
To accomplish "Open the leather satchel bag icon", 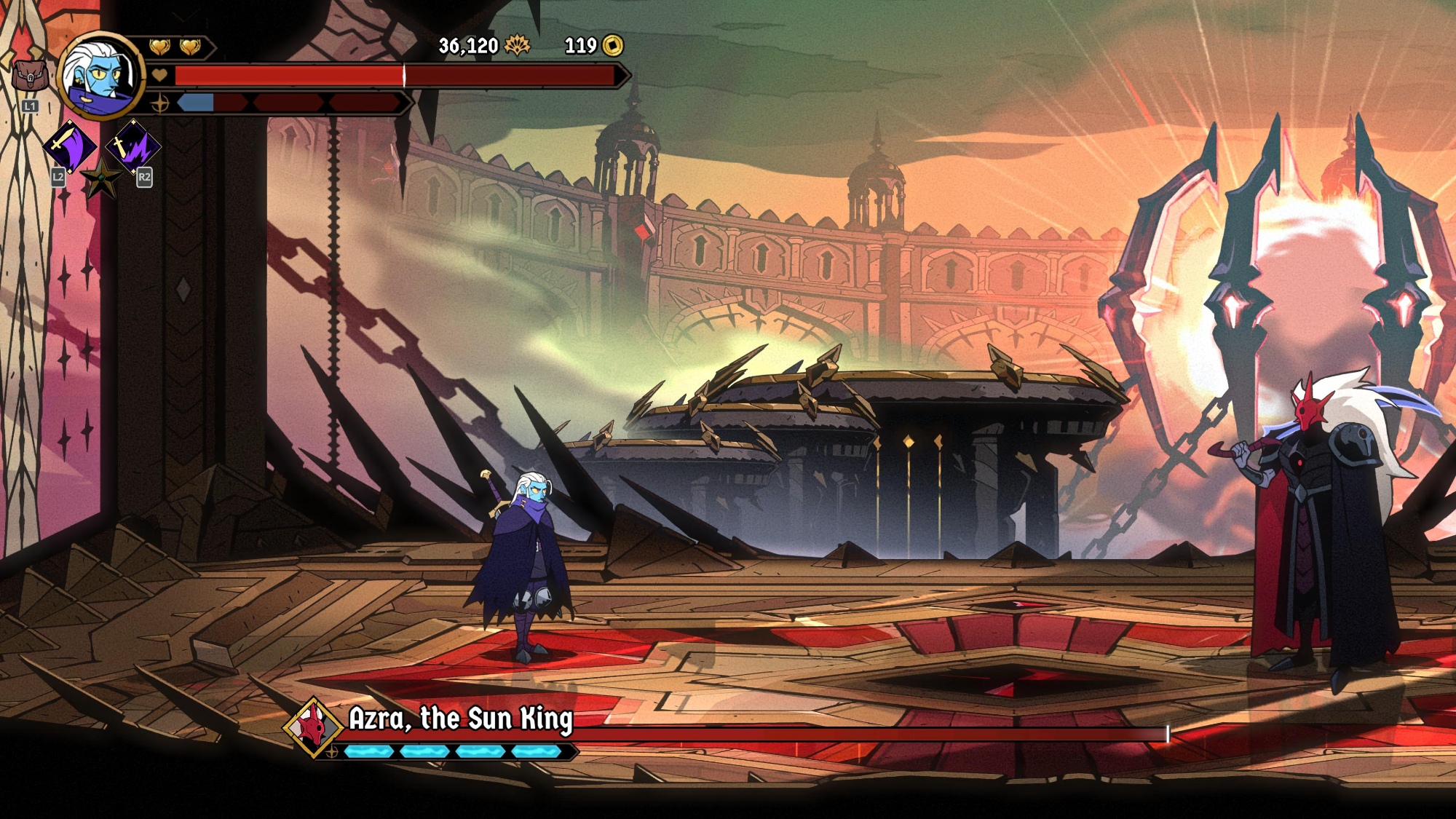I will tap(30, 76).
